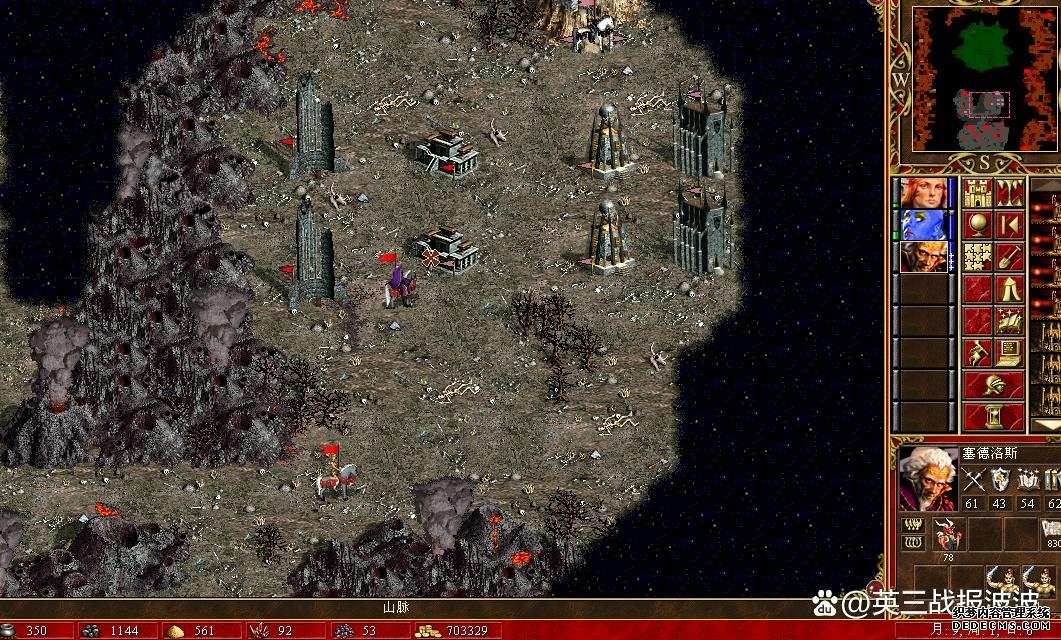Select the next hero helmet button

tap(993, 385)
